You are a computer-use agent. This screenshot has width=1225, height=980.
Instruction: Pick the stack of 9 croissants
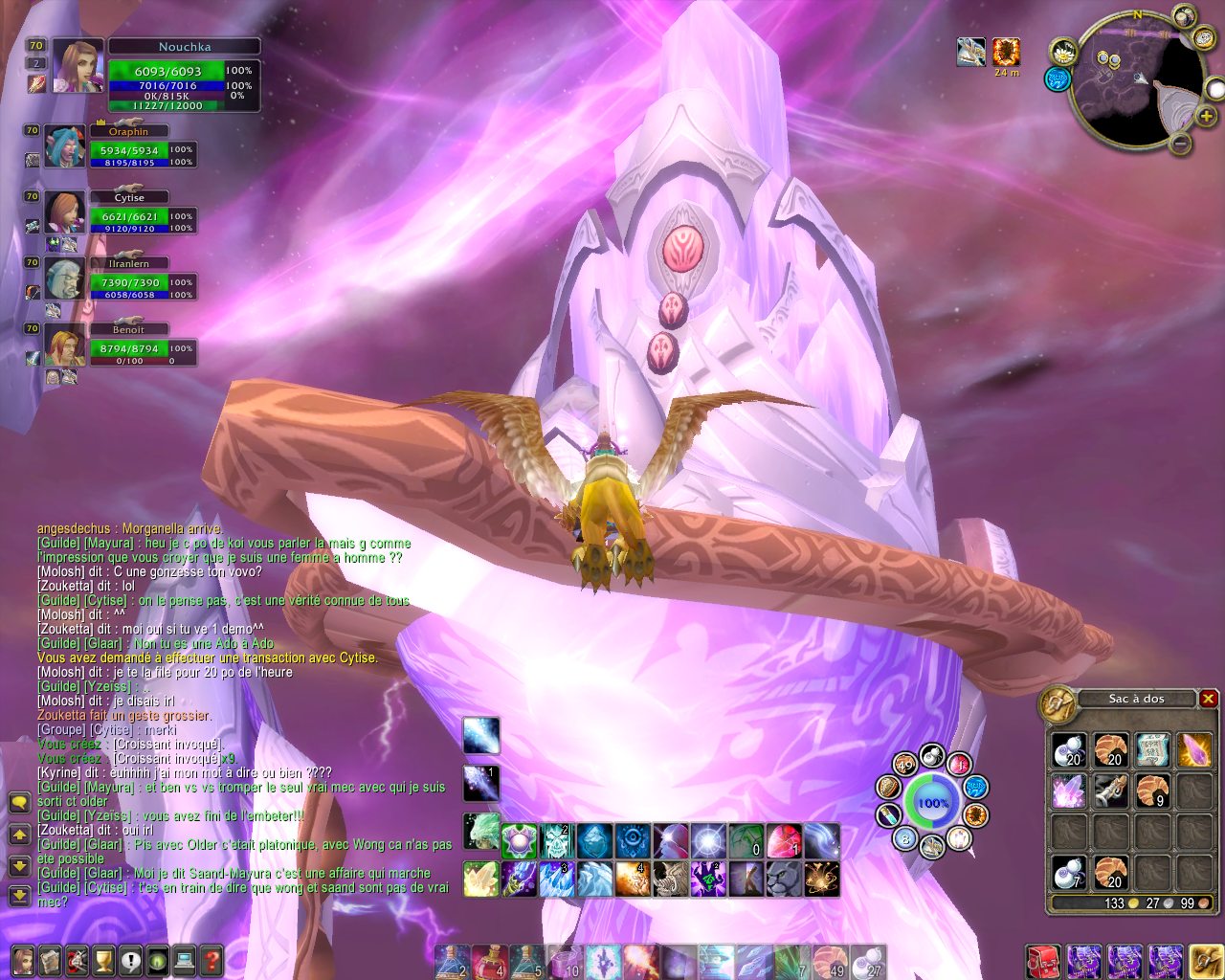pos(1154,791)
